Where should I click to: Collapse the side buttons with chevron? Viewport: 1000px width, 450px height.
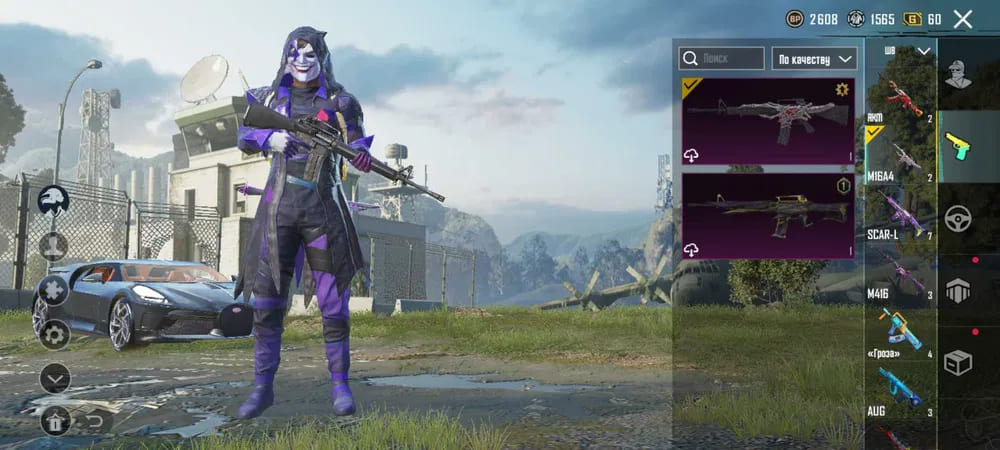[55, 377]
